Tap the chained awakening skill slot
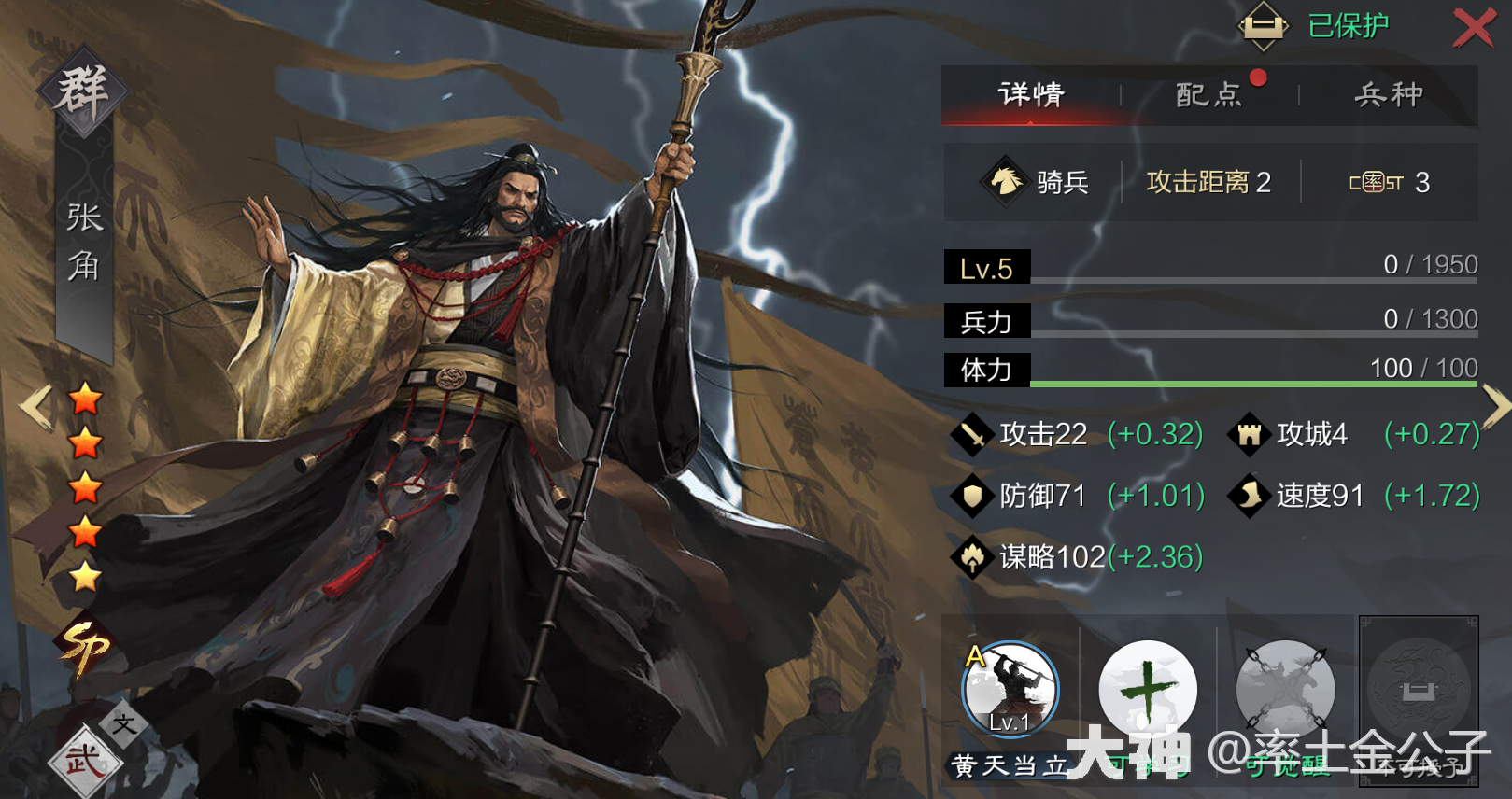 pos(1285,691)
